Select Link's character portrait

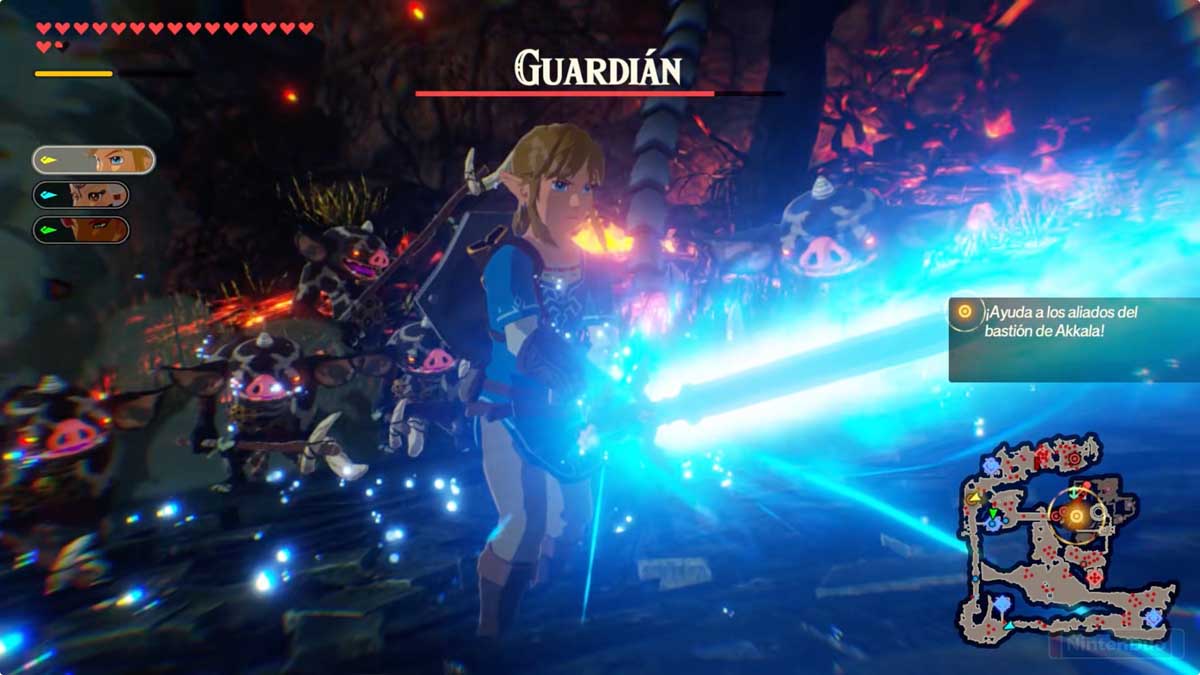coord(93,160)
